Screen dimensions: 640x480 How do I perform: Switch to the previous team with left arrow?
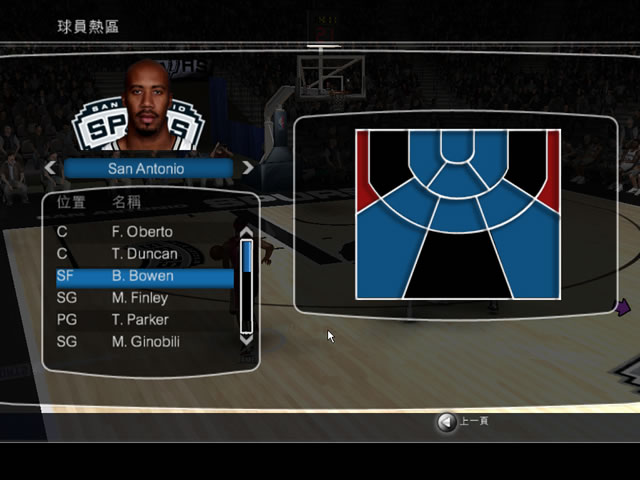click(50, 168)
